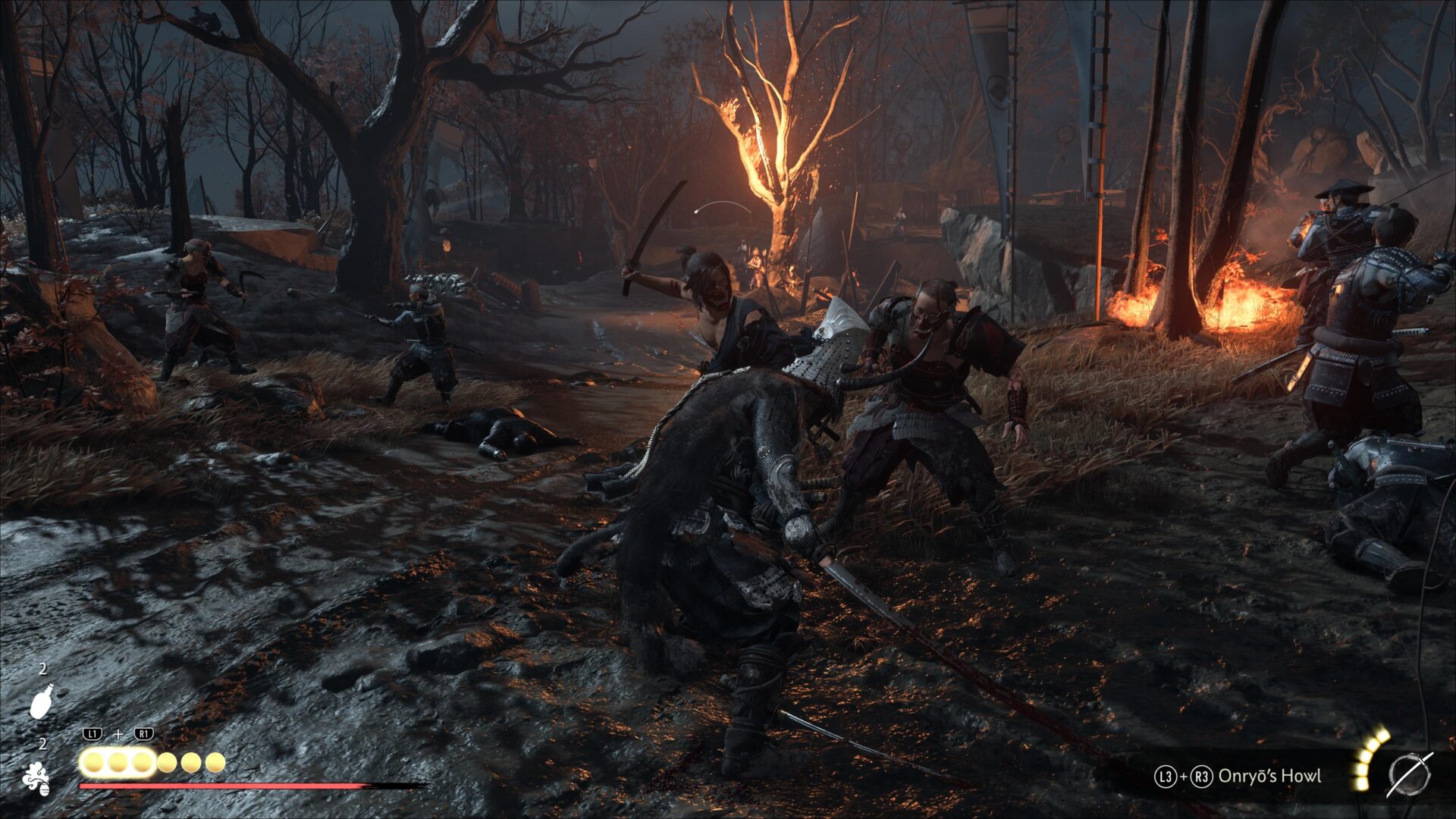
Task: Click the katana weapon icon
Action: (1409, 775)
